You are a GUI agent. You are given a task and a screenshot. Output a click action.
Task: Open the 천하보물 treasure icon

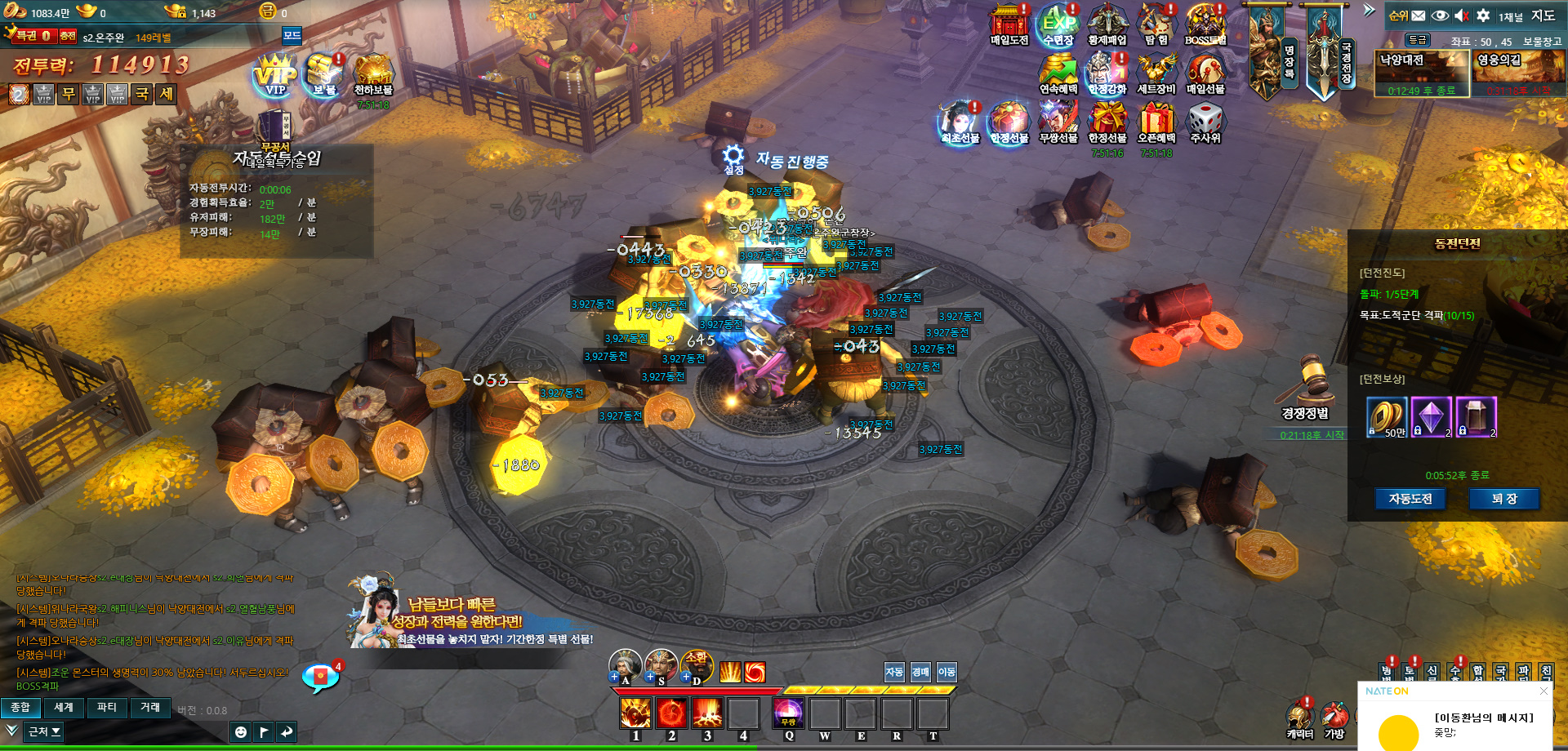pyautogui.click(x=373, y=74)
